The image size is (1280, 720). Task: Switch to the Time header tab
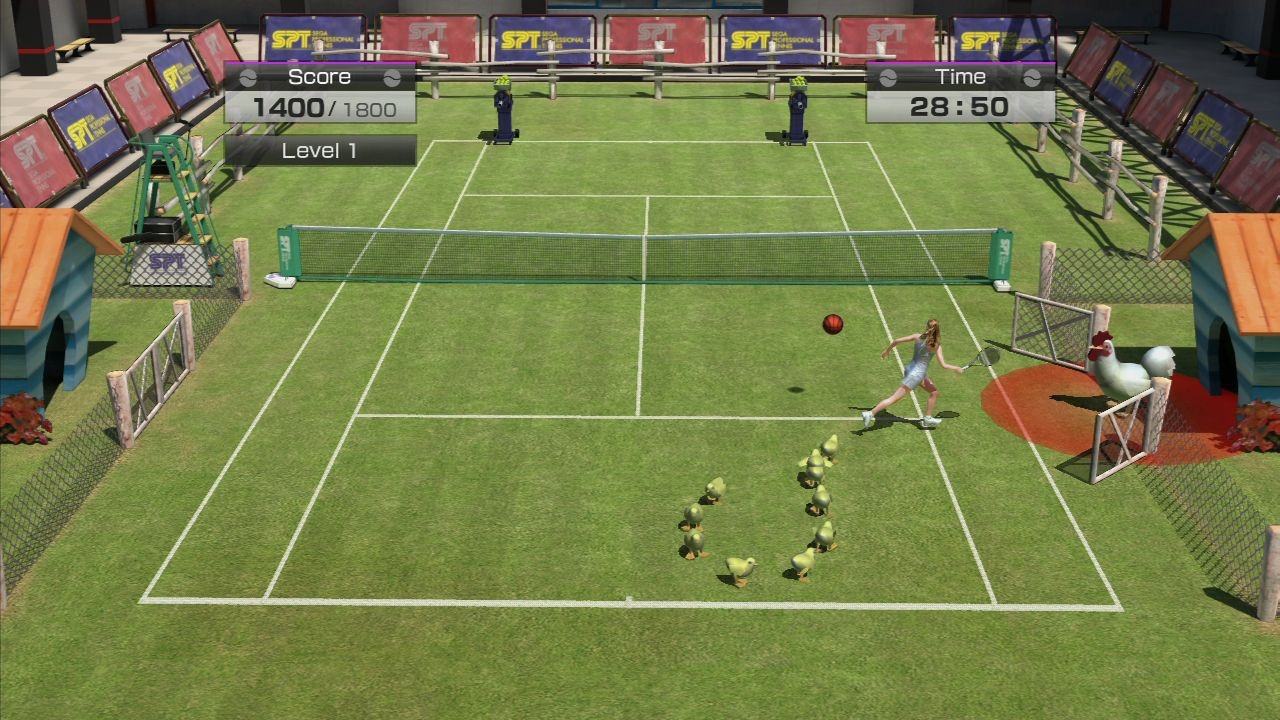[x=960, y=76]
